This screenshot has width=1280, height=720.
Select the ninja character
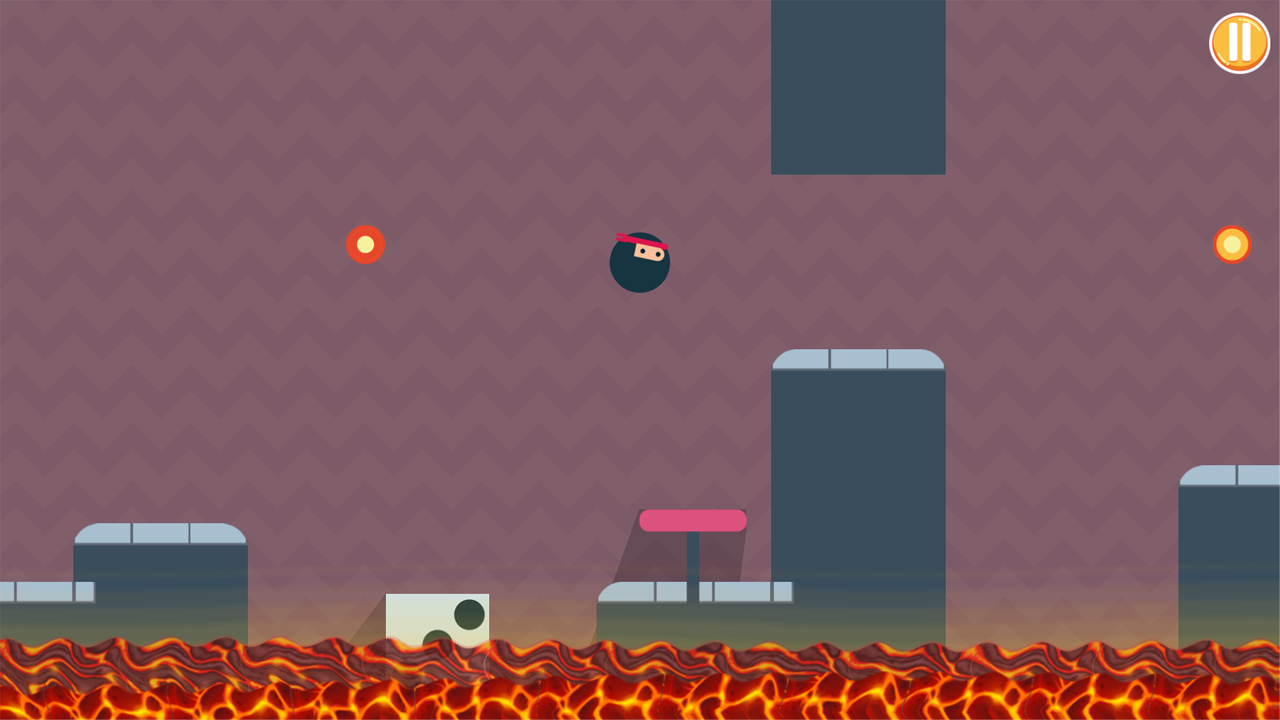click(x=640, y=262)
